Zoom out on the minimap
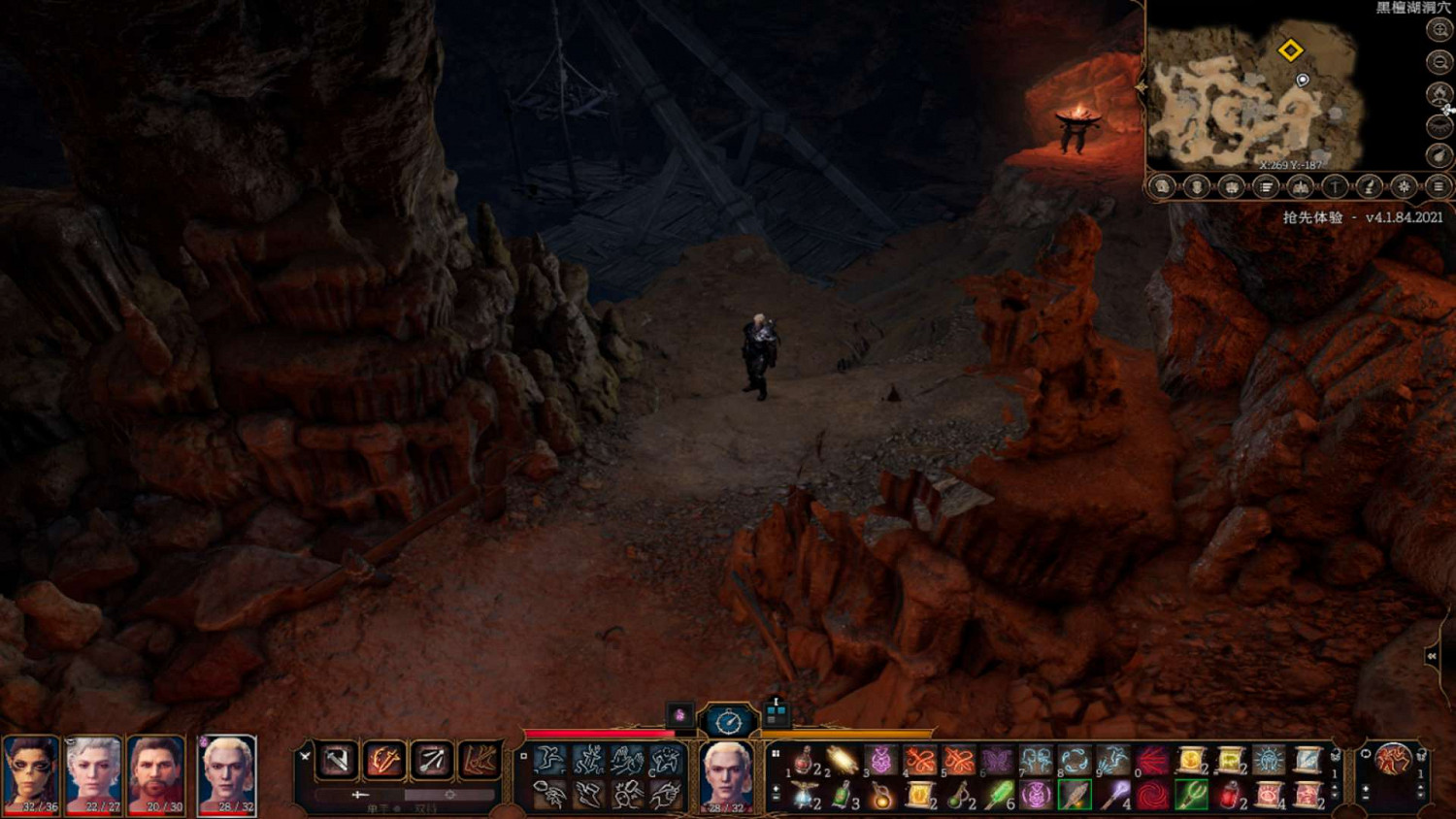The height and width of the screenshot is (819, 1456). (x=1439, y=62)
